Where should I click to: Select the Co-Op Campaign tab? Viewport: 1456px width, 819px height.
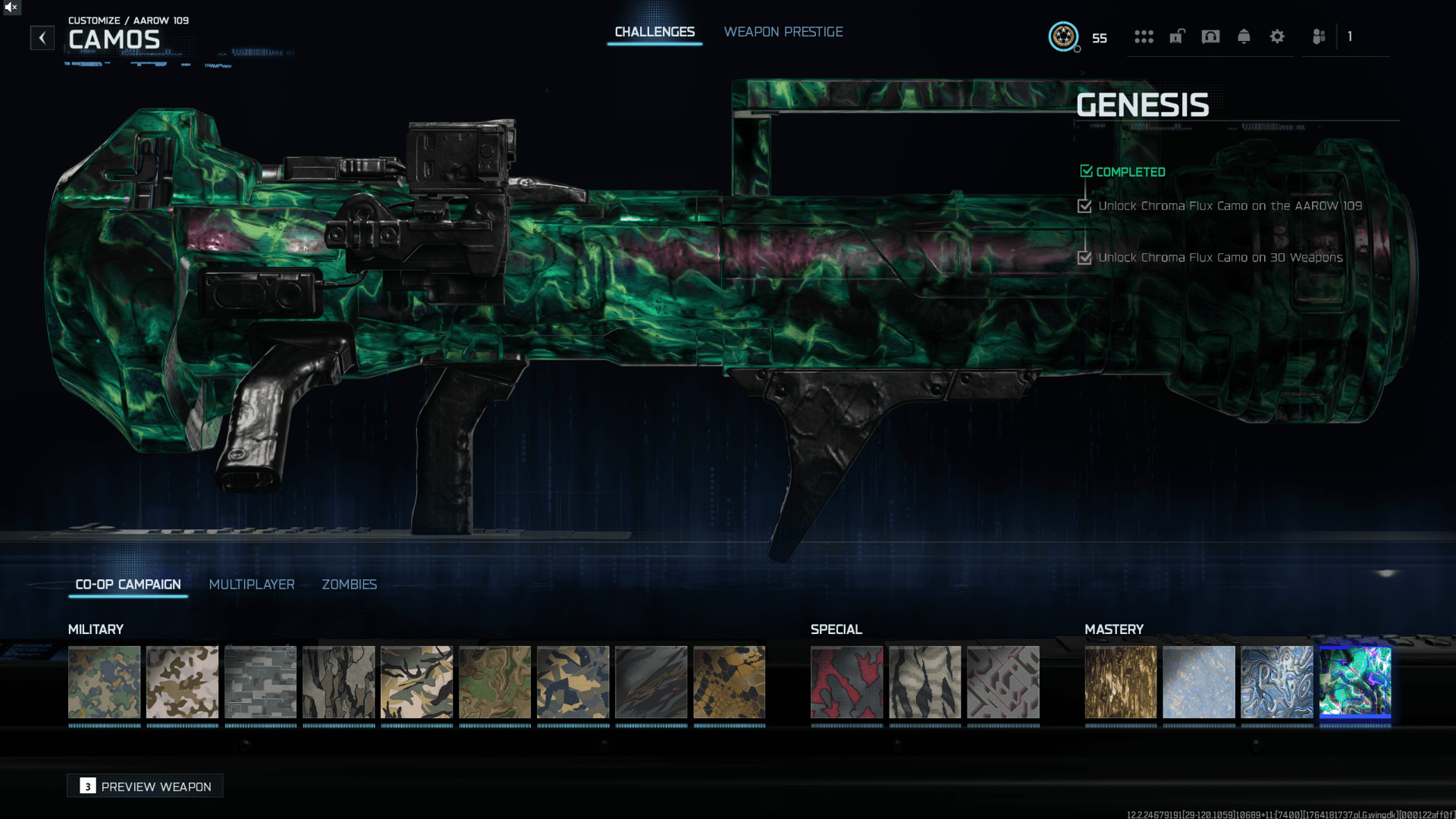128,585
